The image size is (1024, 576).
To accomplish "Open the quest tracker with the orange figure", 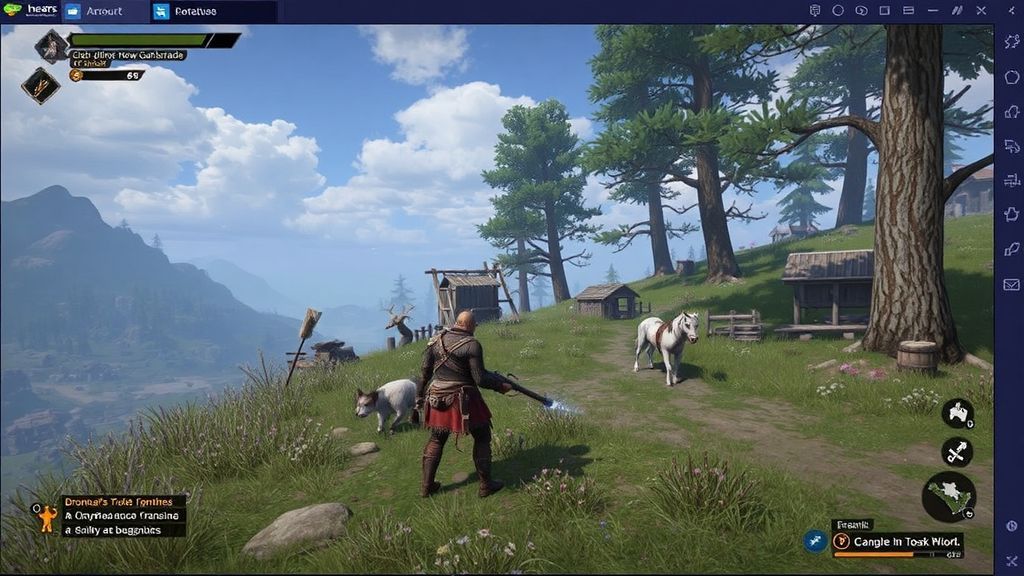I will click(46, 517).
